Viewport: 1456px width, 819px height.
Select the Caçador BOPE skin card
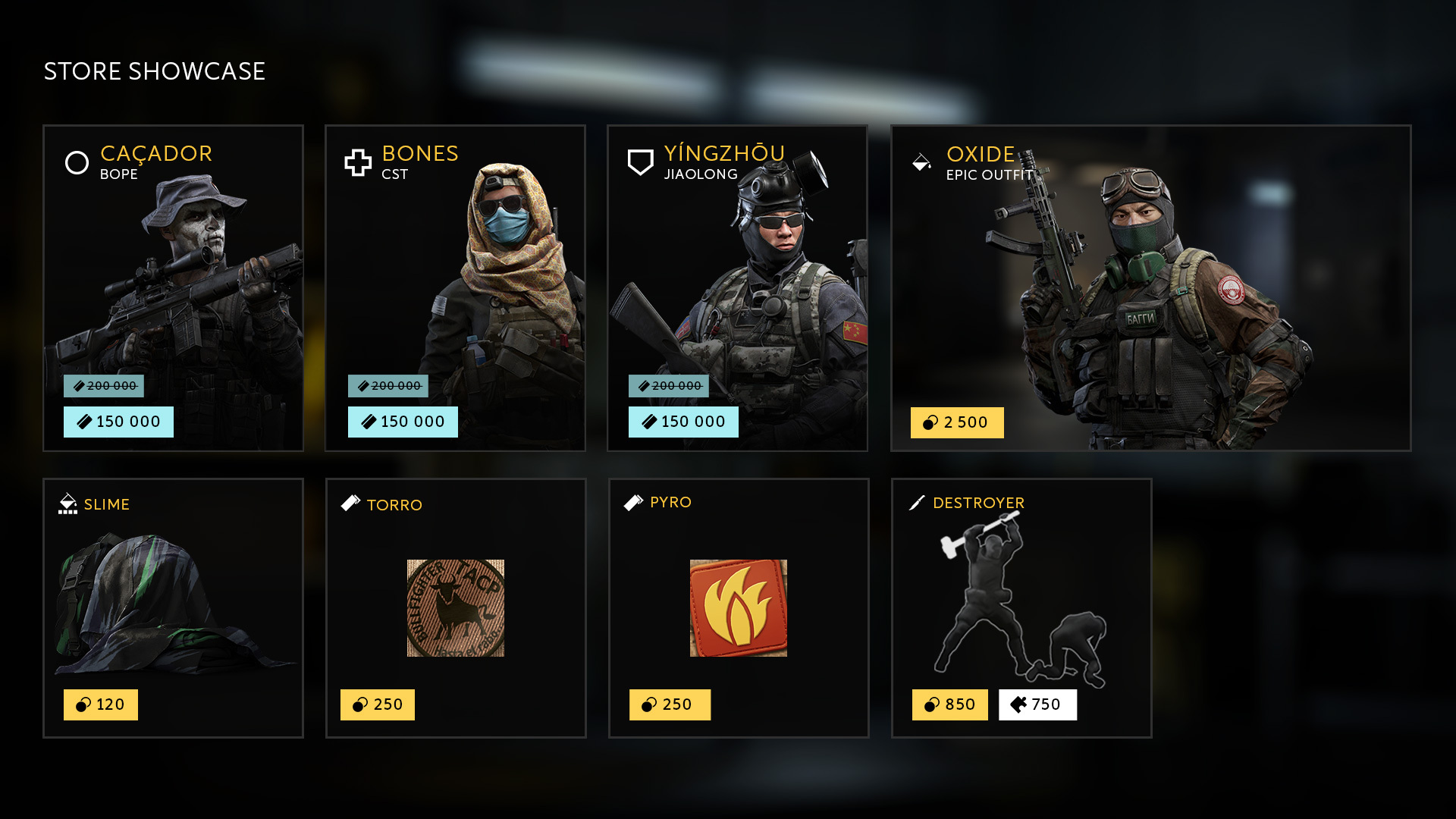tap(173, 273)
